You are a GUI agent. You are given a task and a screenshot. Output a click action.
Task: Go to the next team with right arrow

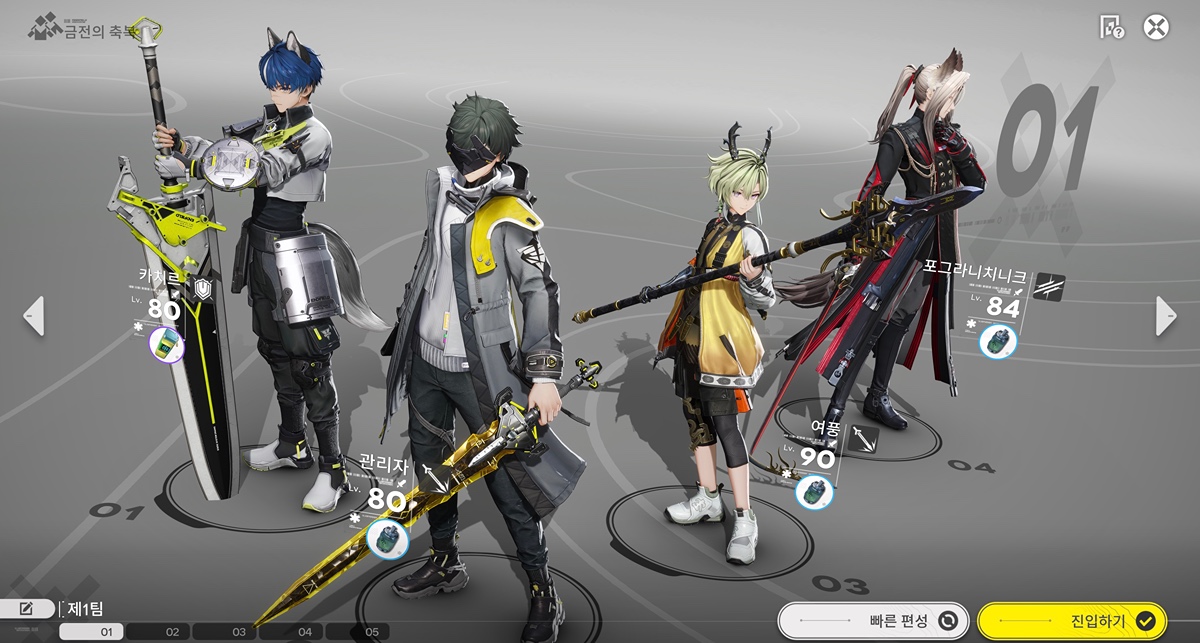point(1166,316)
